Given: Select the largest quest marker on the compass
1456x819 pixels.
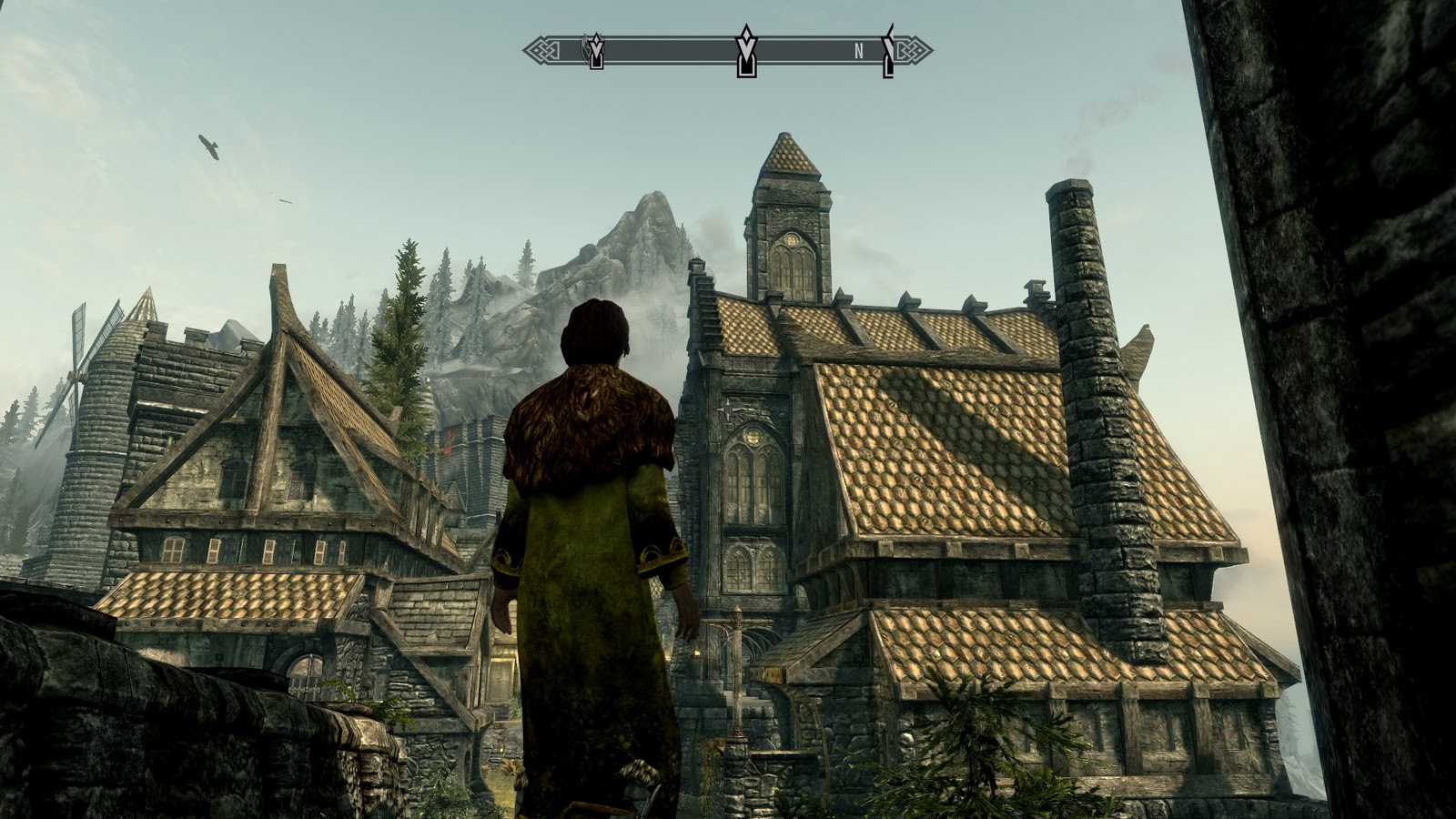Looking at the screenshot, I should pyautogui.click(x=746, y=51).
